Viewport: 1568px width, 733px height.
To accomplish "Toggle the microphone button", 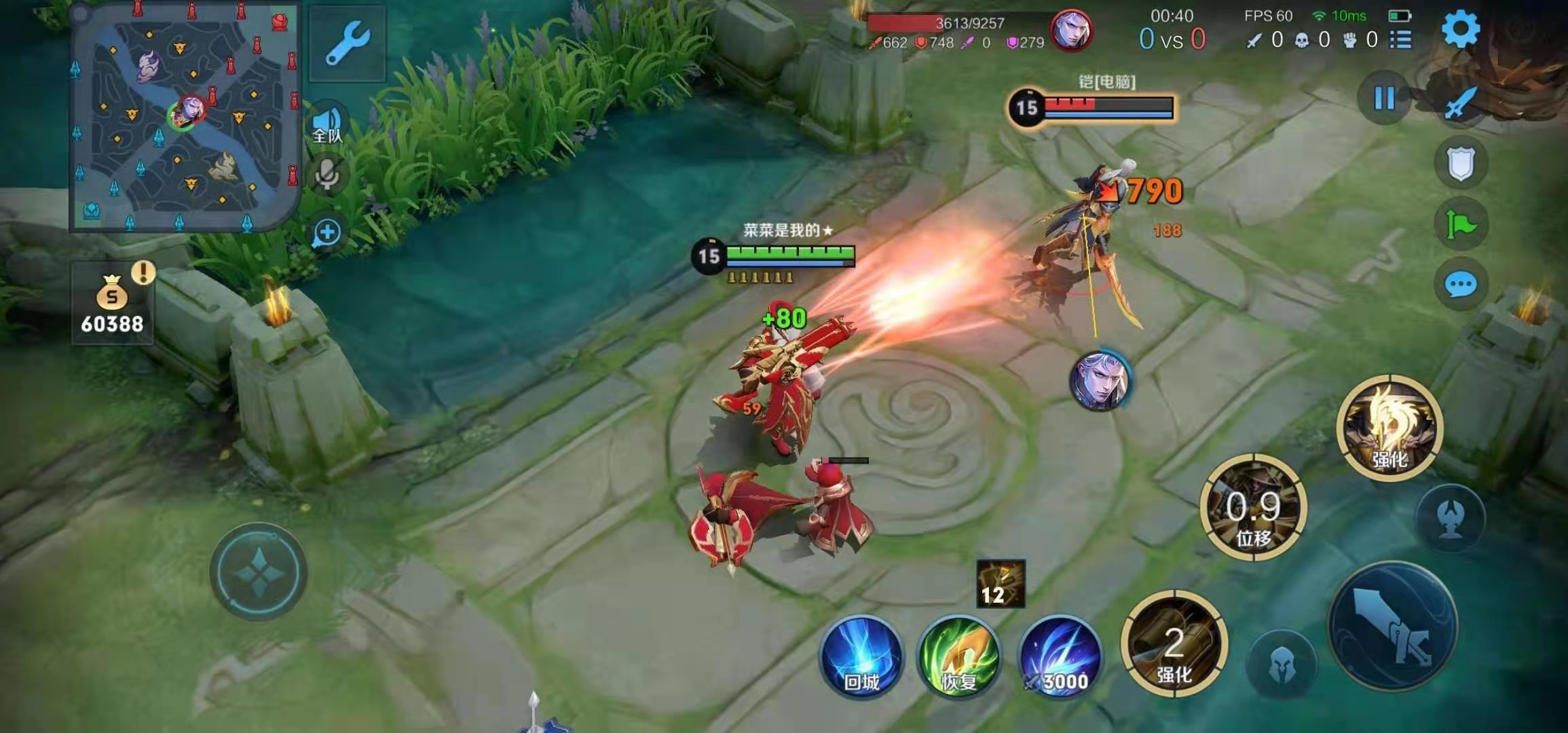I will 327,175.
